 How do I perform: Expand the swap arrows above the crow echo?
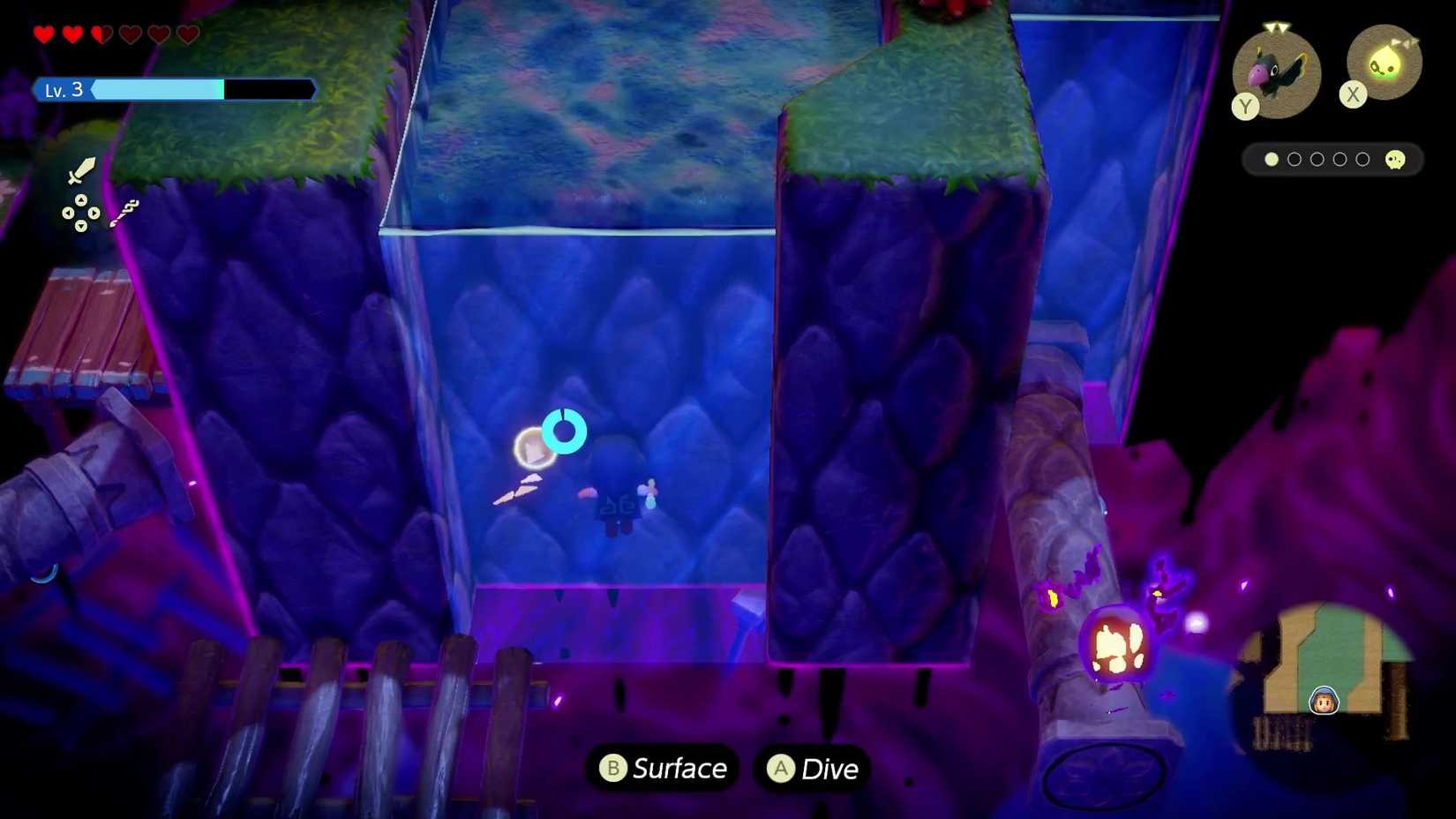1276,26
